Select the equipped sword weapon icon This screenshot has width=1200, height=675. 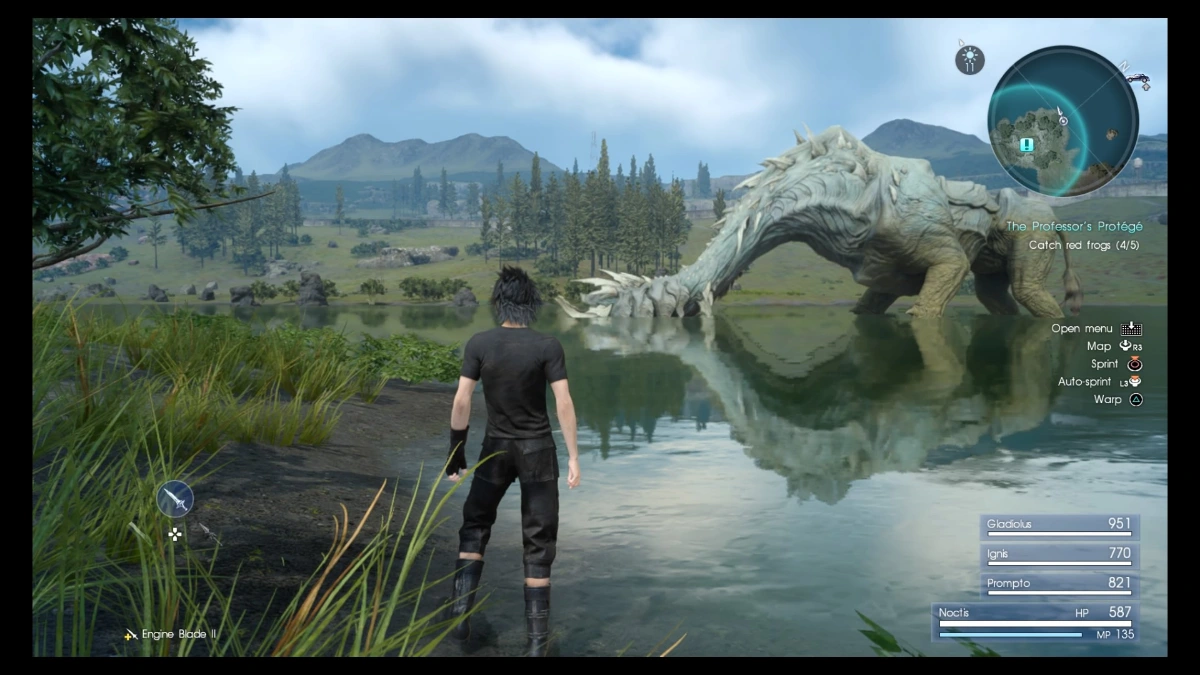pos(175,498)
